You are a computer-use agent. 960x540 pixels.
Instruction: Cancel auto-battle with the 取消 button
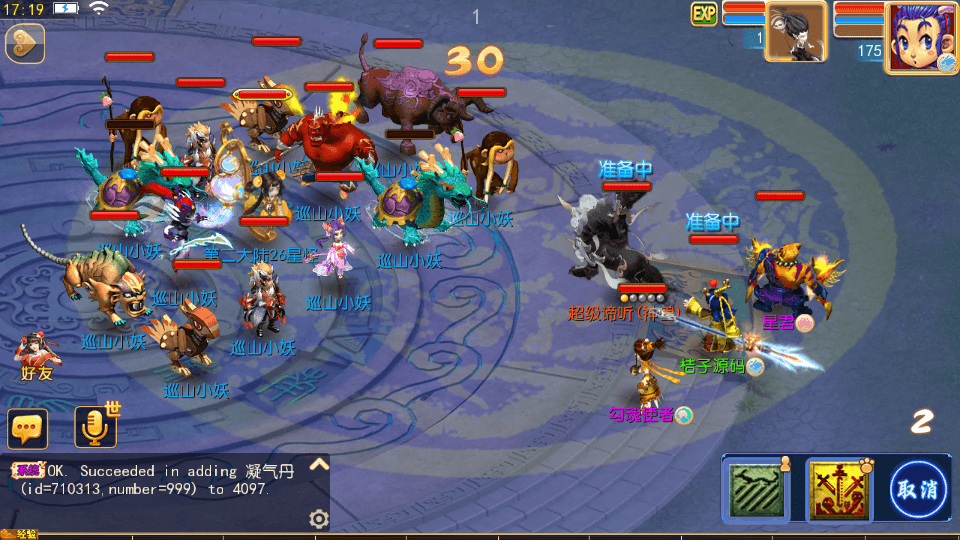click(919, 490)
